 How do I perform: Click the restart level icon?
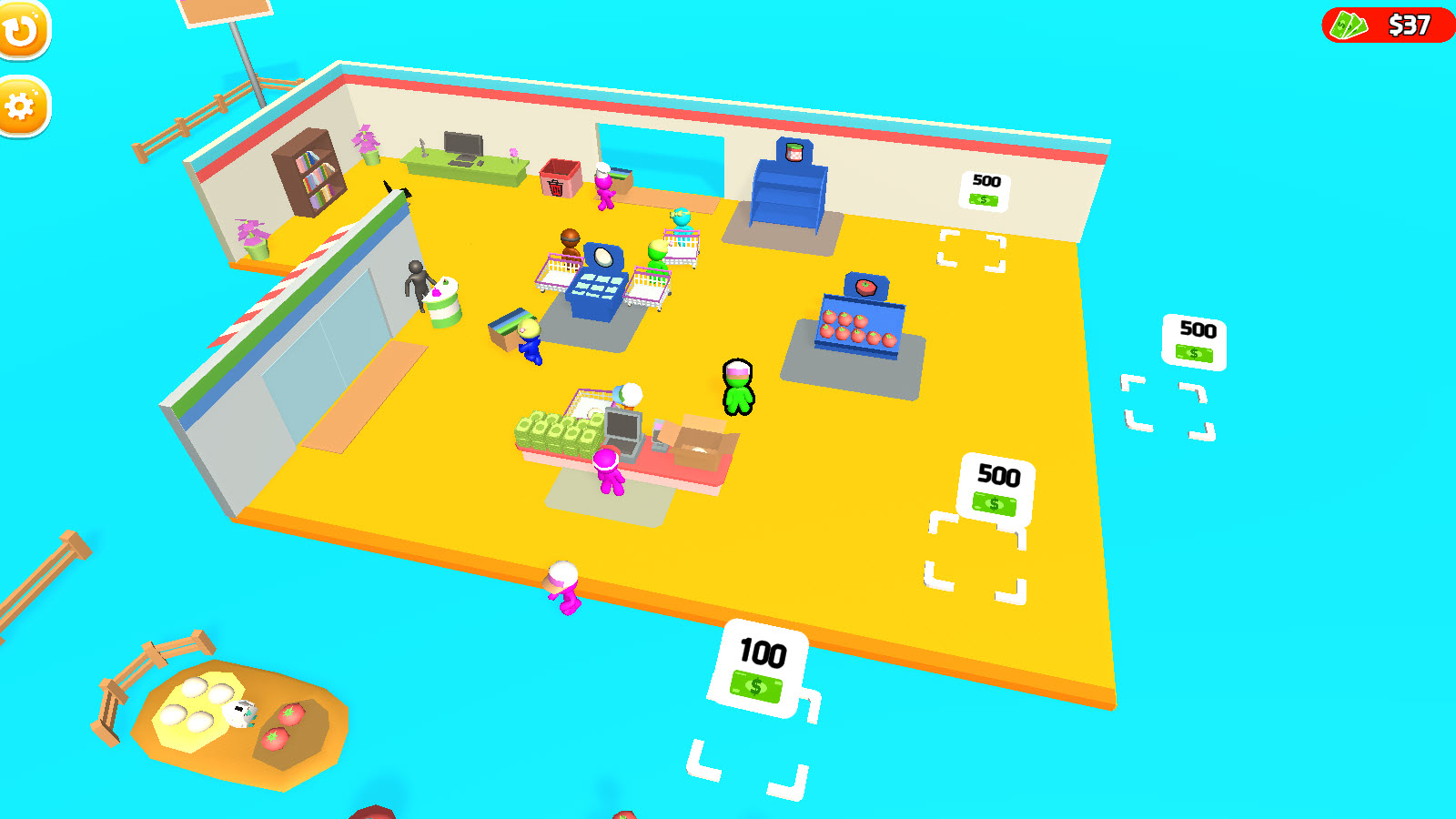click(25, 30)
